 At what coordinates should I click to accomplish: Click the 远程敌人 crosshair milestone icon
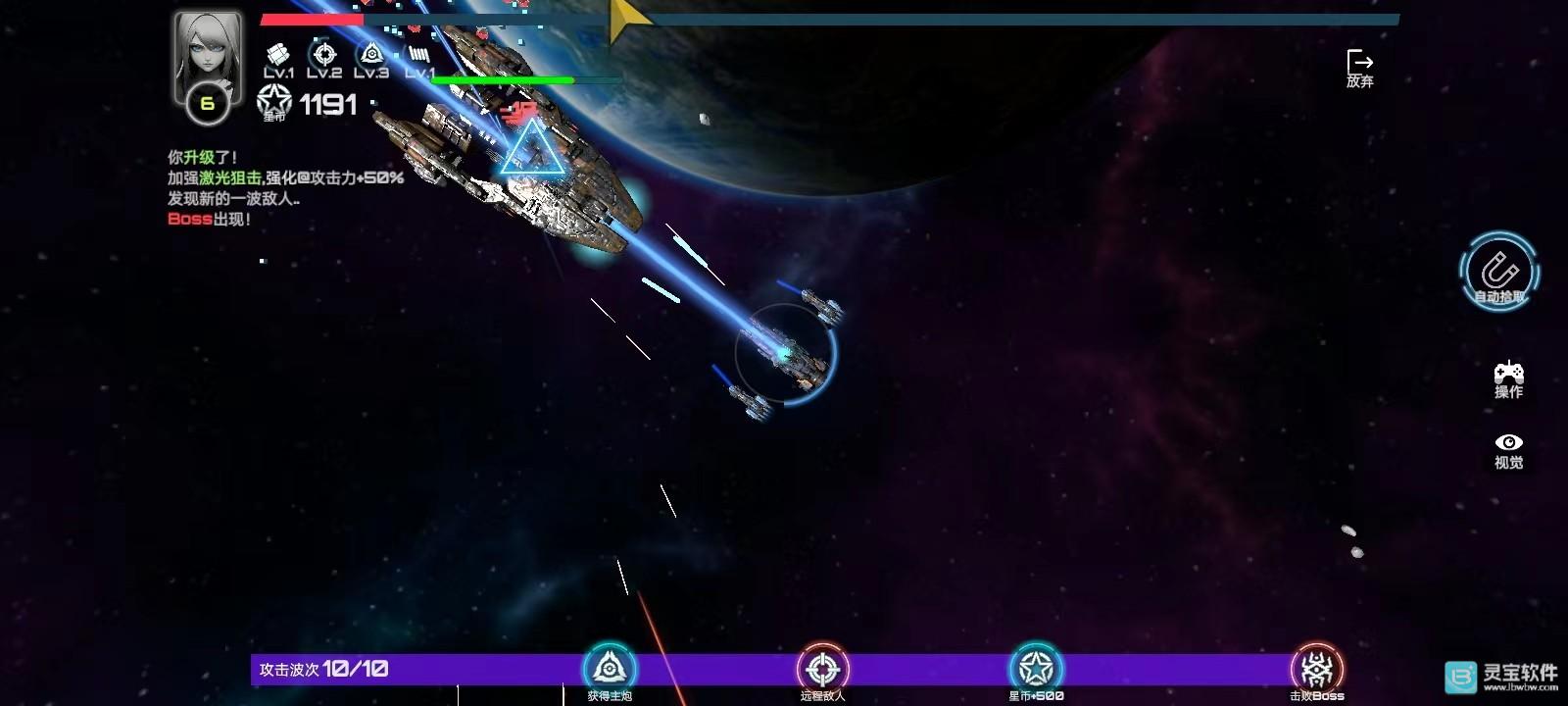[x=821, y=668]
